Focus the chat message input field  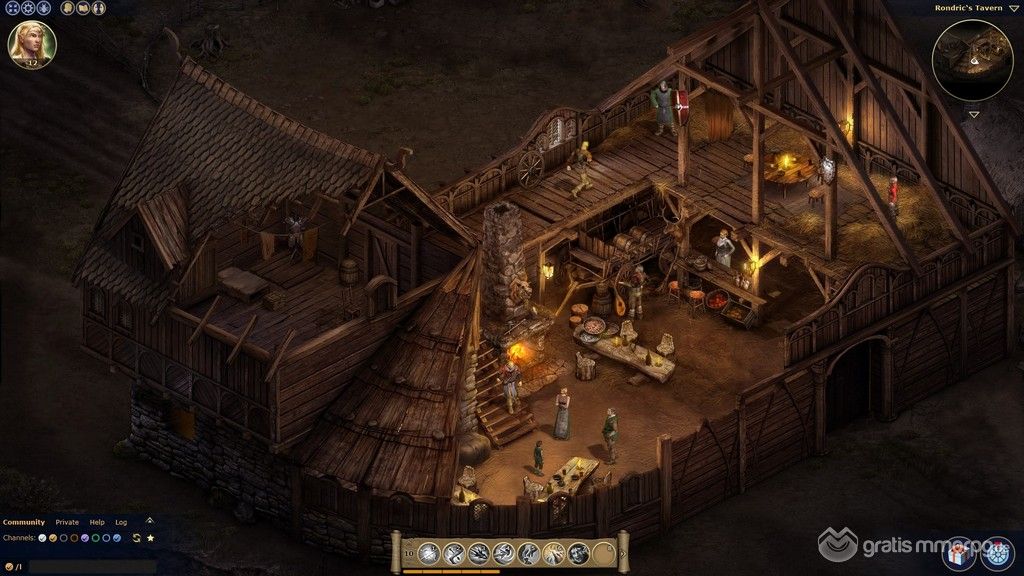coord(90,567)
